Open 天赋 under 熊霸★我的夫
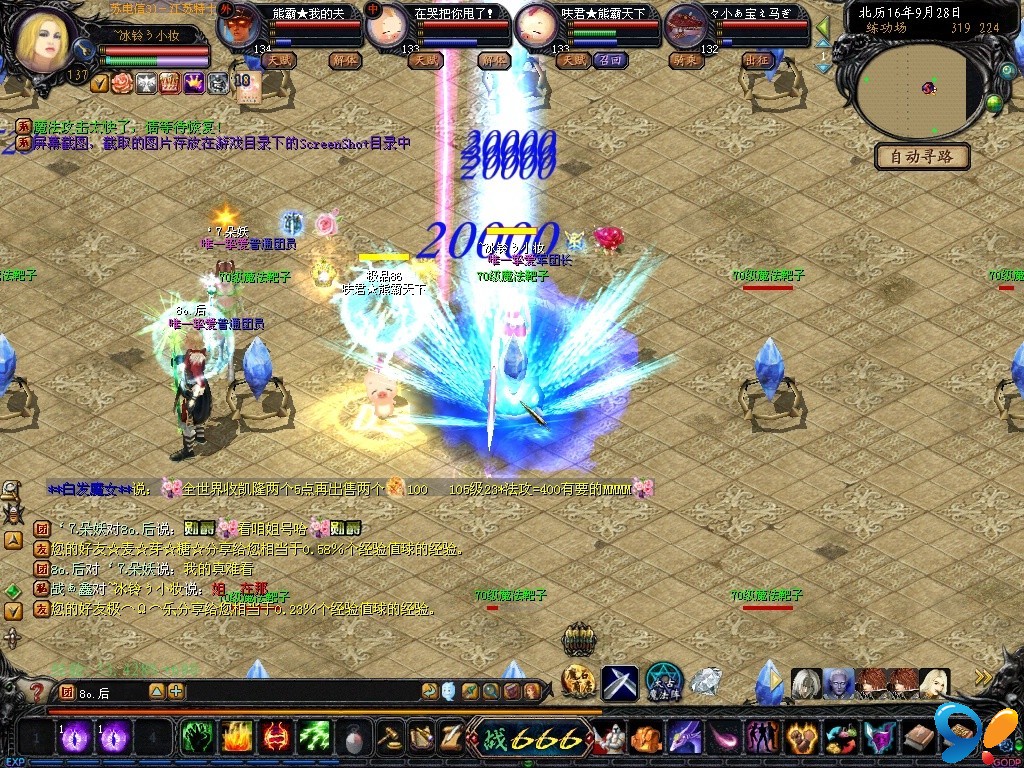This screenshot has height=768, width=1024. point(281,61)
